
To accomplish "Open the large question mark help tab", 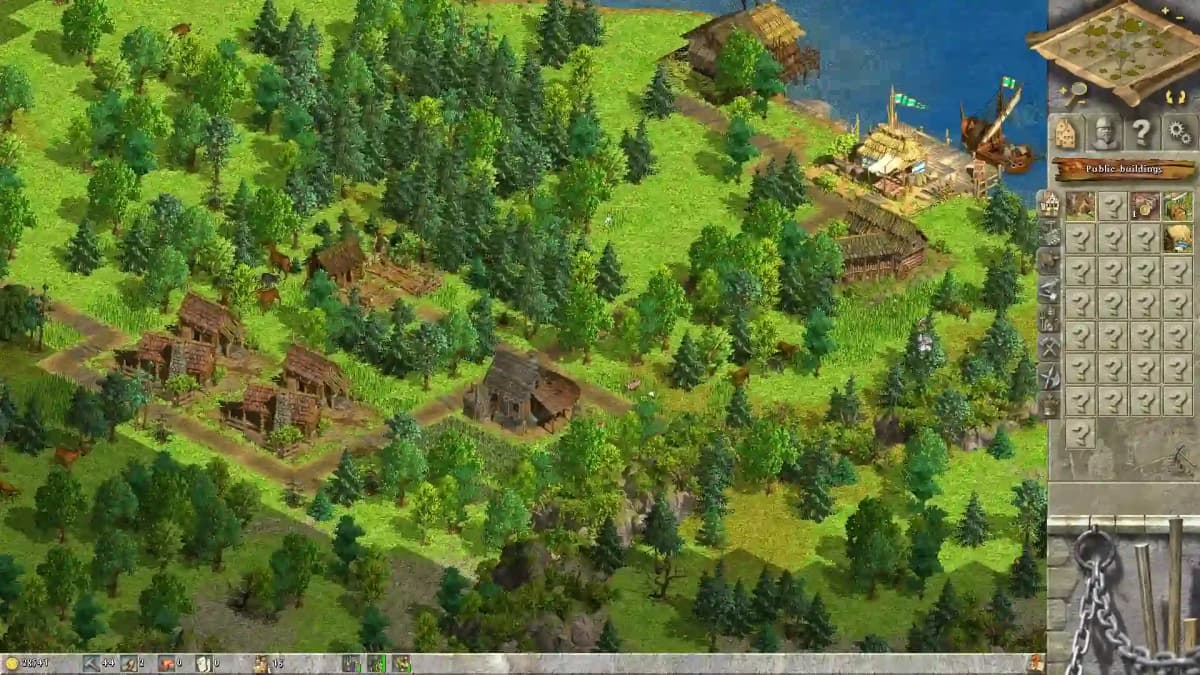I will tap(1141, 132).
